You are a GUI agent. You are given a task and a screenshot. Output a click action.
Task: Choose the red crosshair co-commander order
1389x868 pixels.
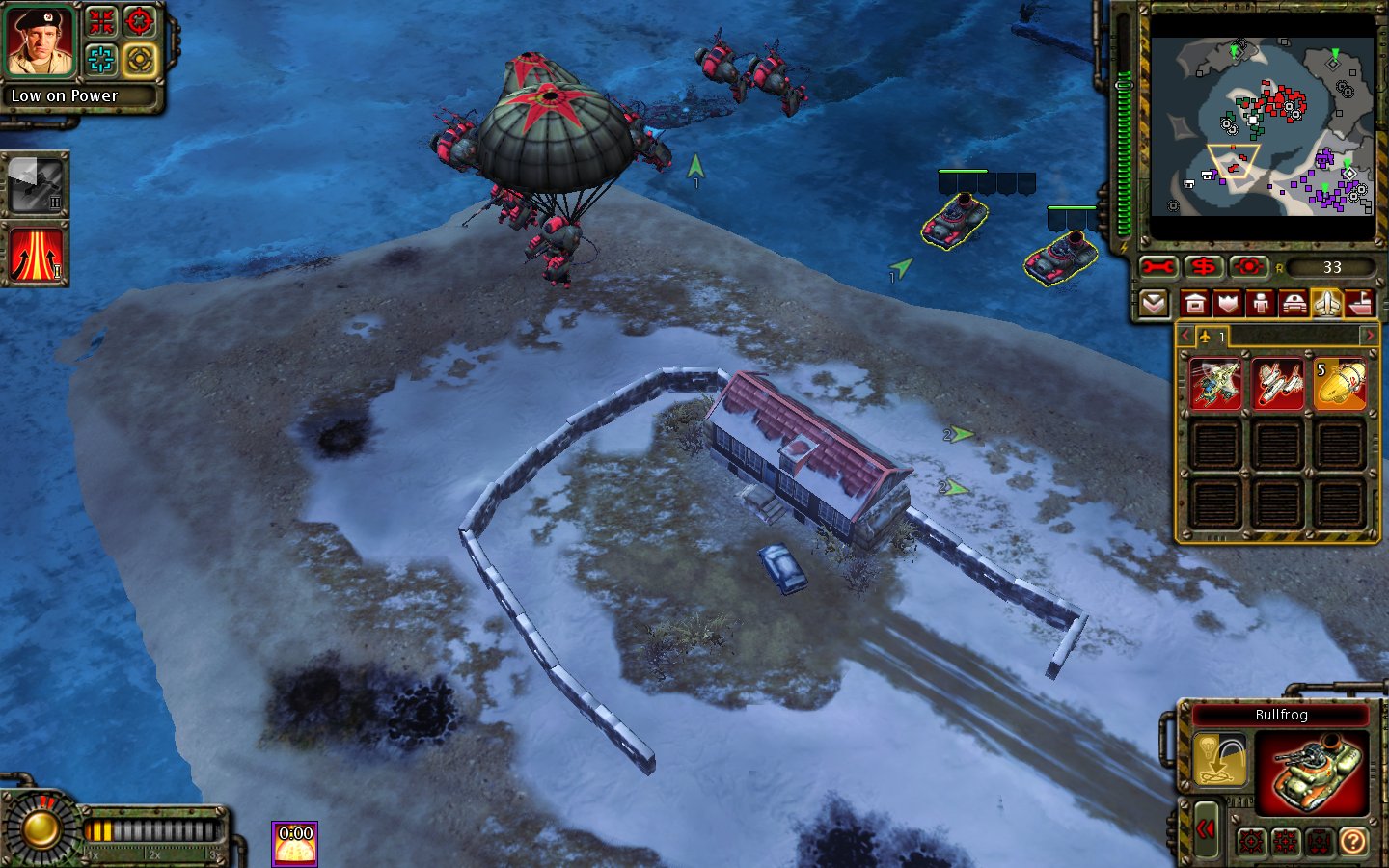[140, 21]
